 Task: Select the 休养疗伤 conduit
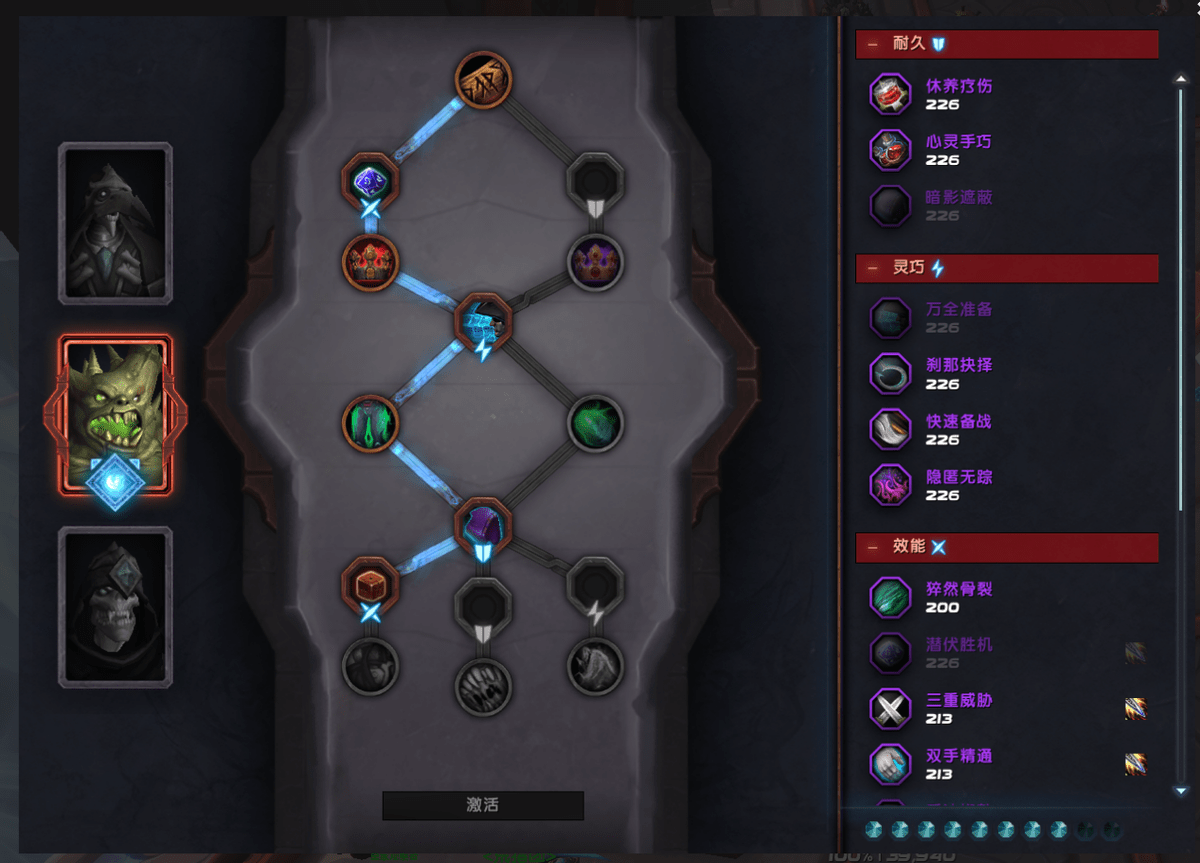tap(889, 95)
